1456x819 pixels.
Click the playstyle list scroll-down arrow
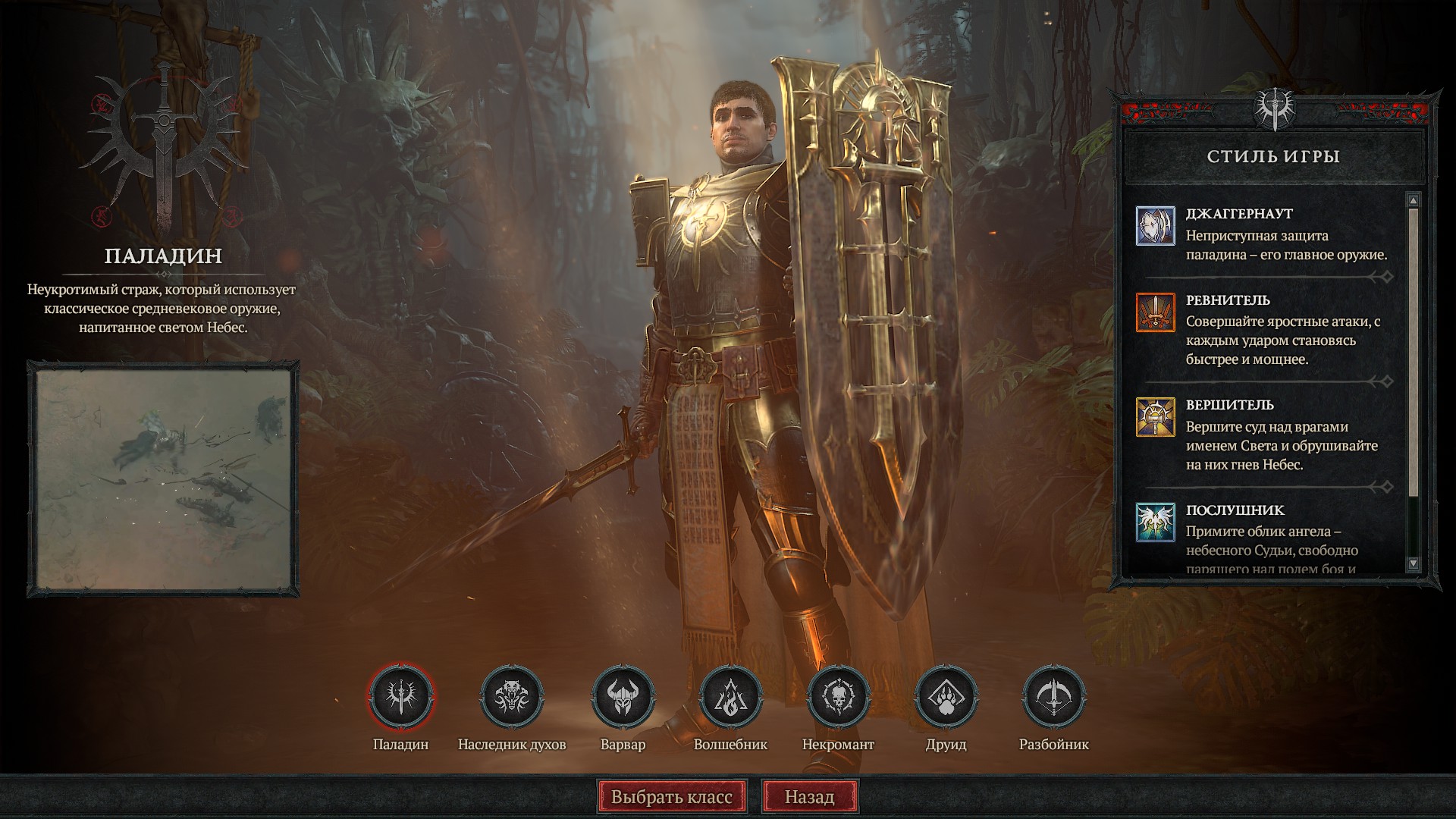coord(1413,563)
